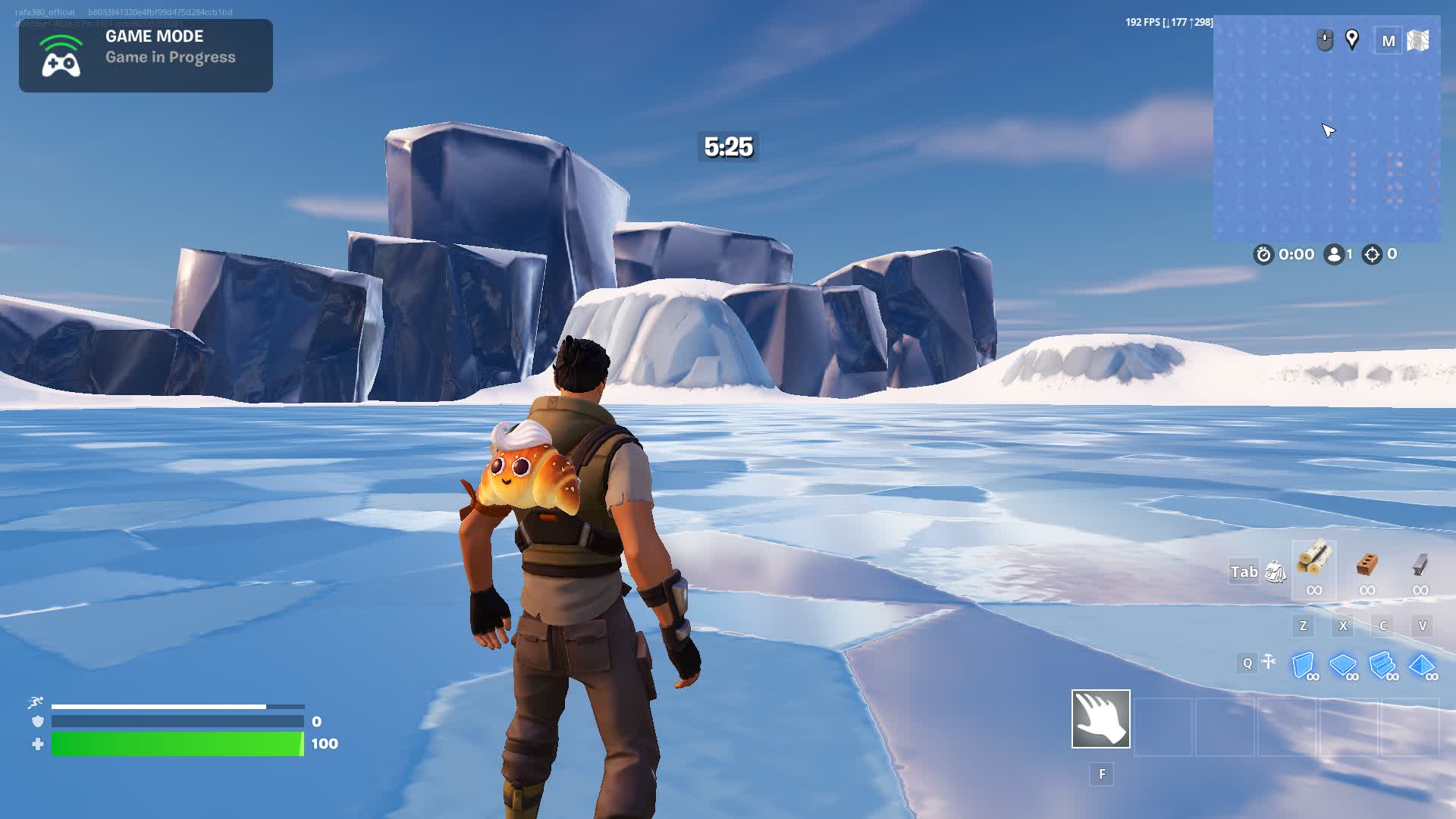
Task: Open the full map via folded-map icon
Action: (x=1417, y=40)
